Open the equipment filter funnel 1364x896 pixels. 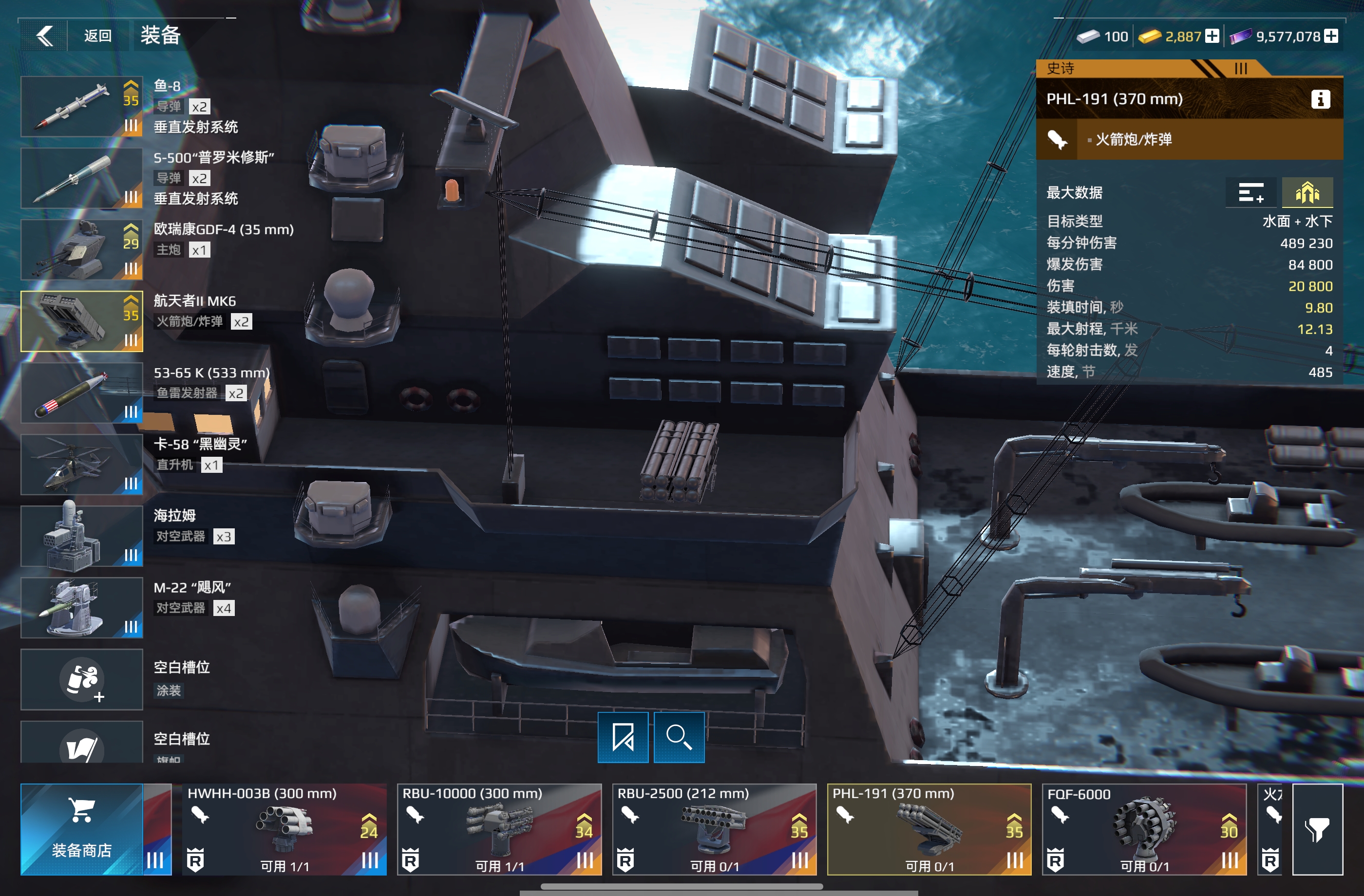pyautogui.click(x=1317, y=829)
